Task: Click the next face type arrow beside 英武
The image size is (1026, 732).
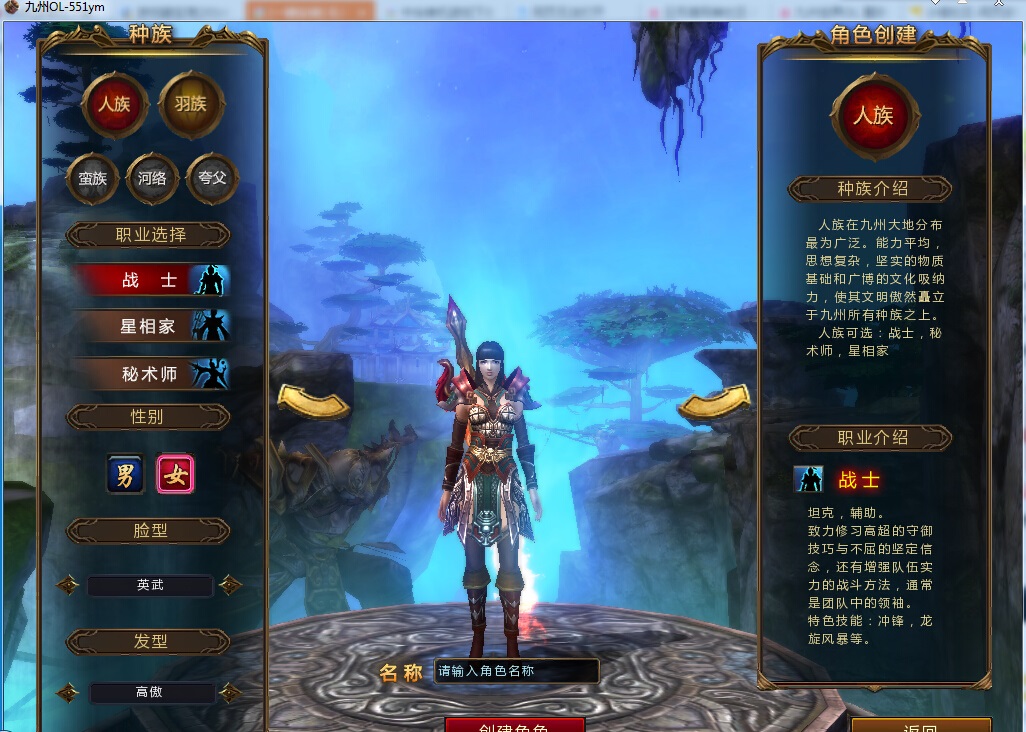Action: tap(230, 585)
